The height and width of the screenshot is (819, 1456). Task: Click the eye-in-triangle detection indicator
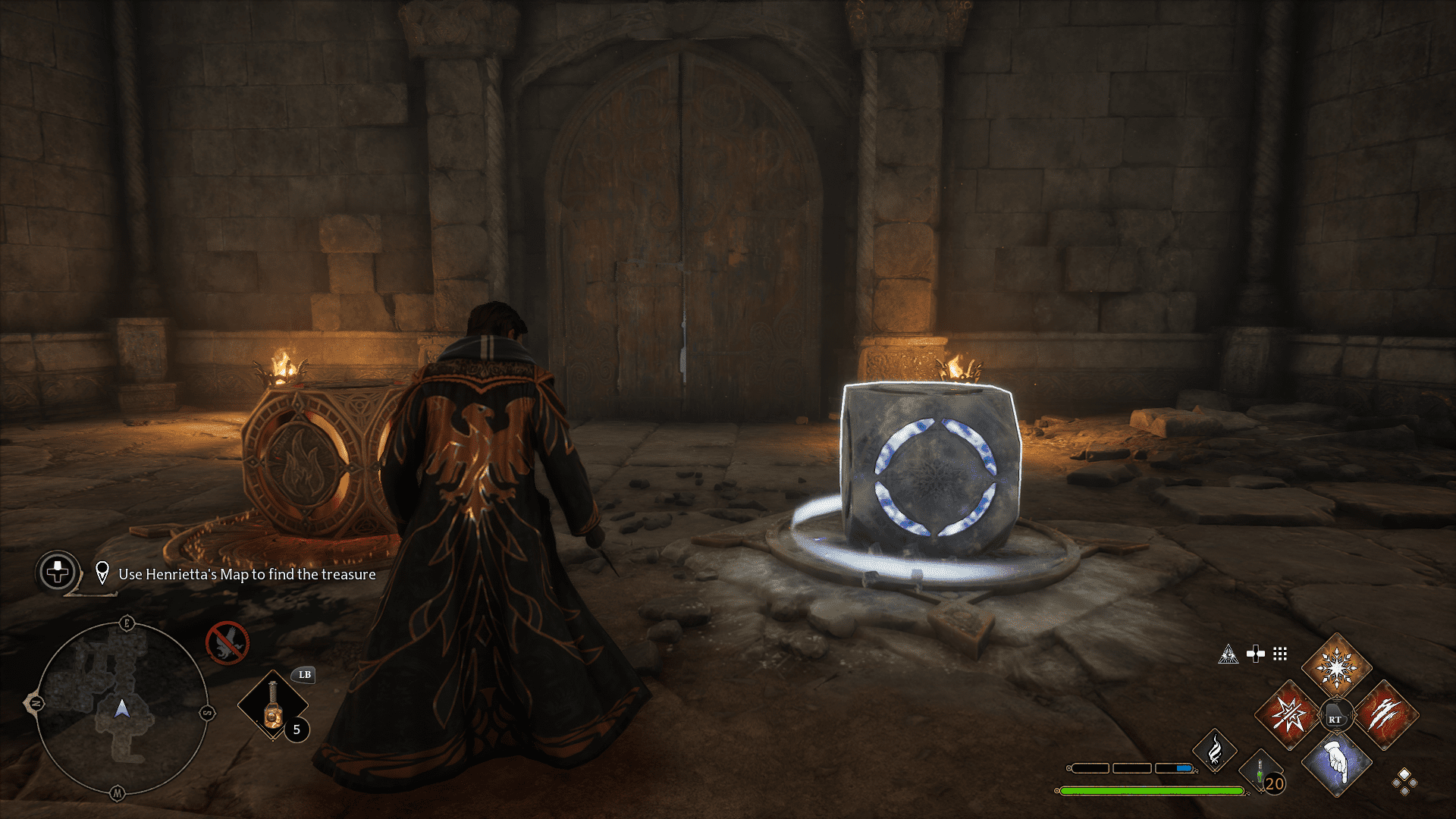coord(1228,654)
